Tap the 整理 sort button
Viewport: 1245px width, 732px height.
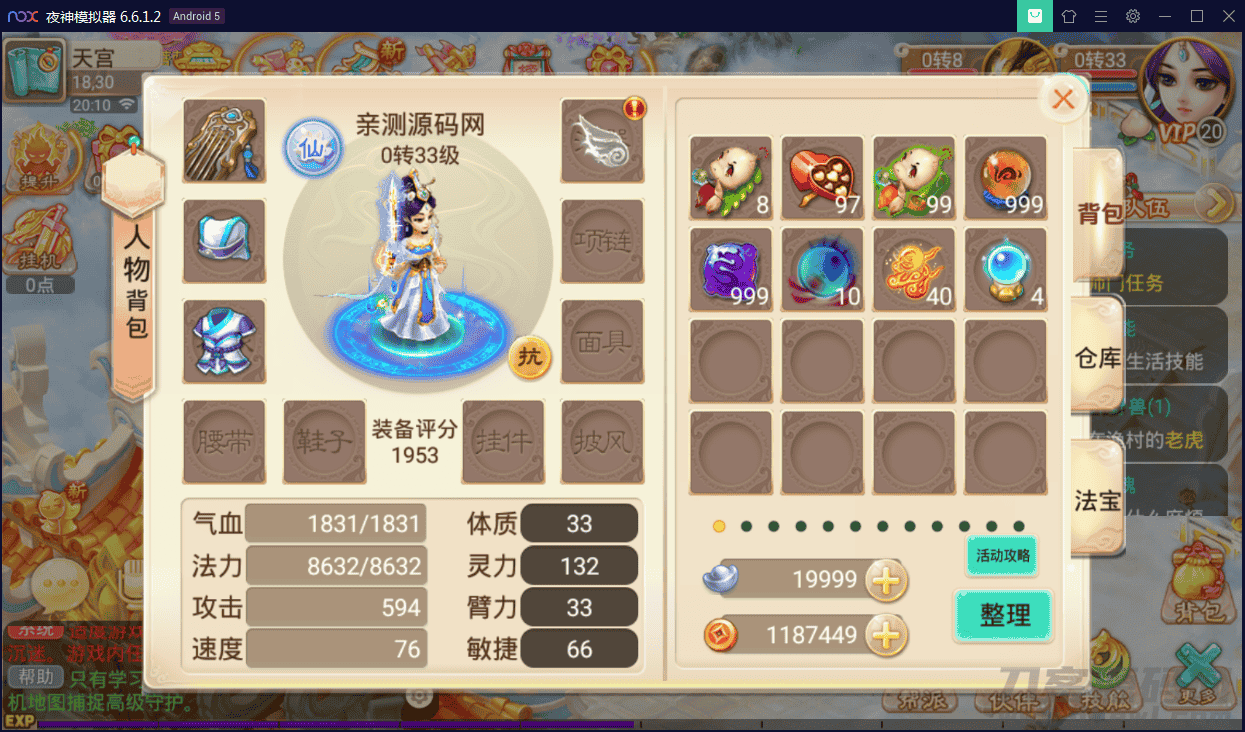1004,615
